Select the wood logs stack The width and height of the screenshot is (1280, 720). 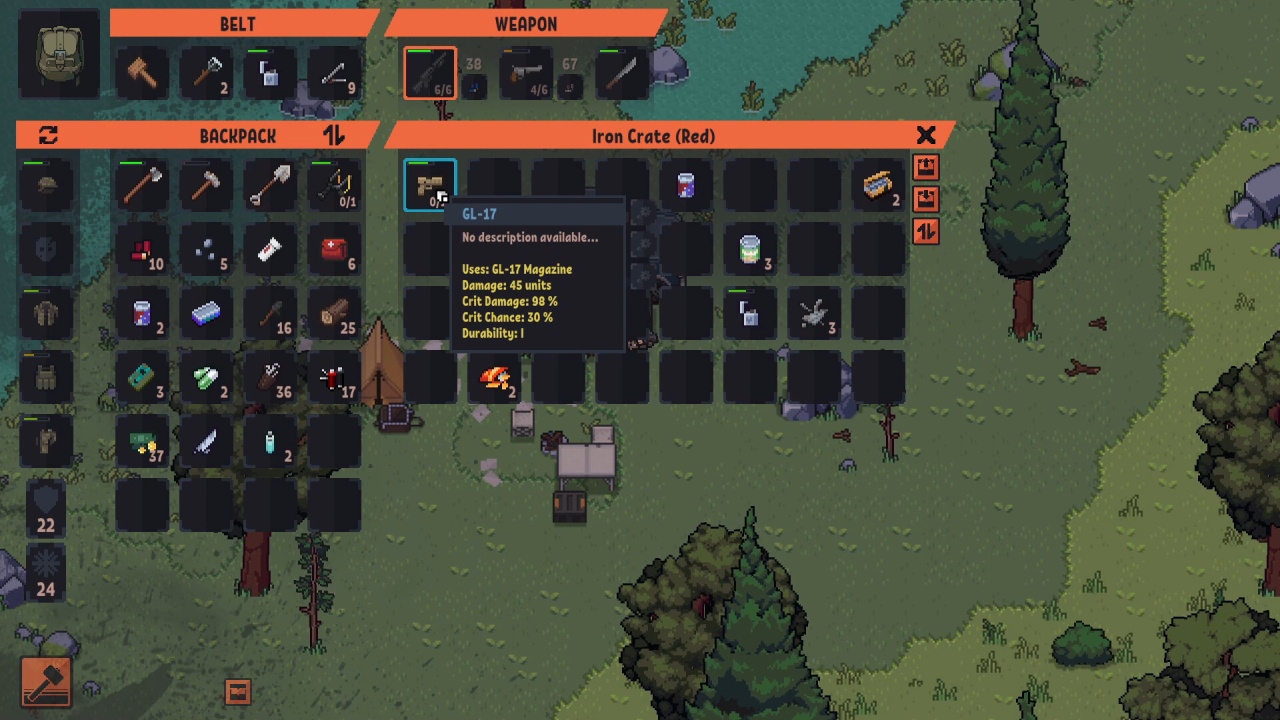[x=334, y=313]
